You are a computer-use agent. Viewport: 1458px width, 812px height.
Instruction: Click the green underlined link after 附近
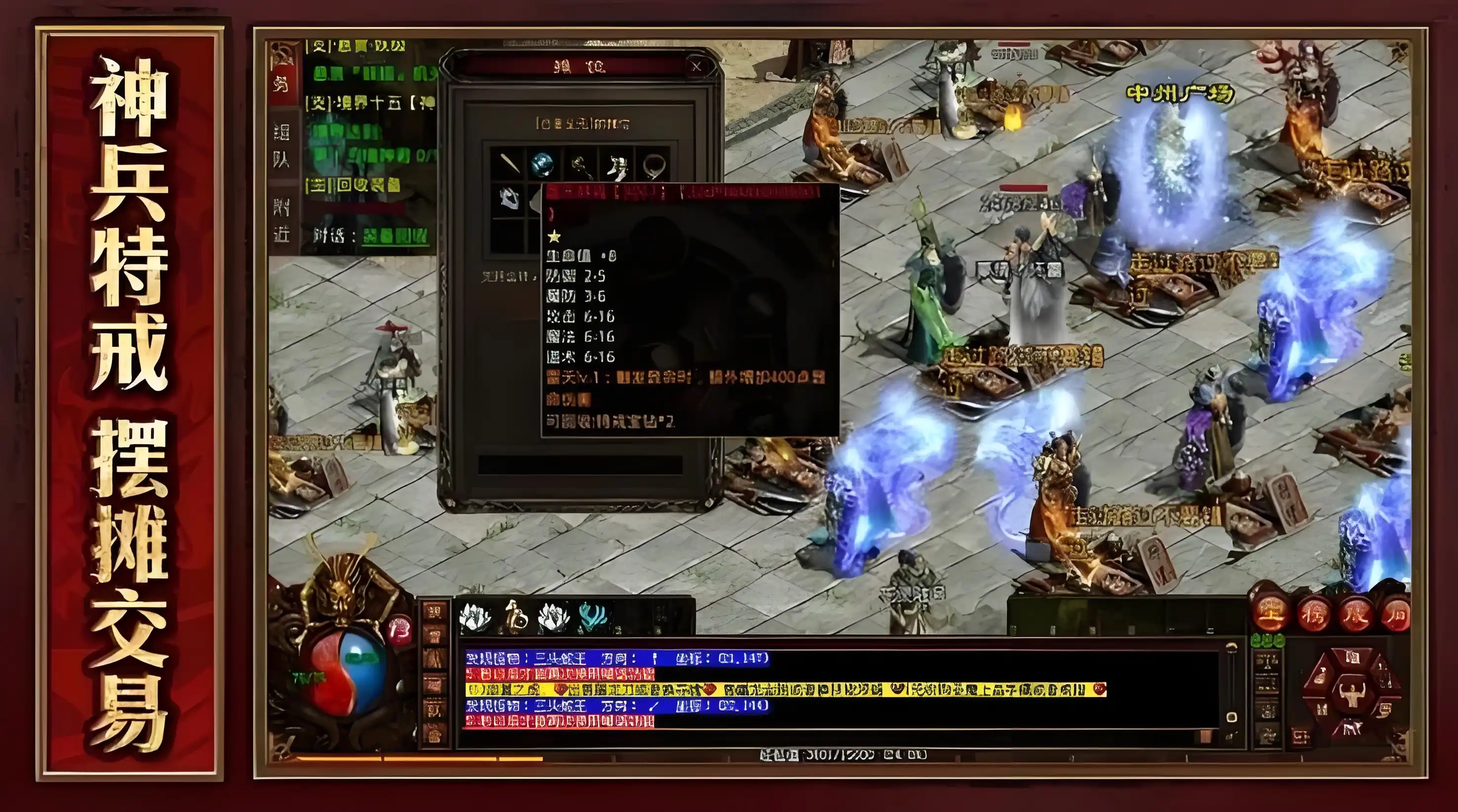tap(395, 236)
